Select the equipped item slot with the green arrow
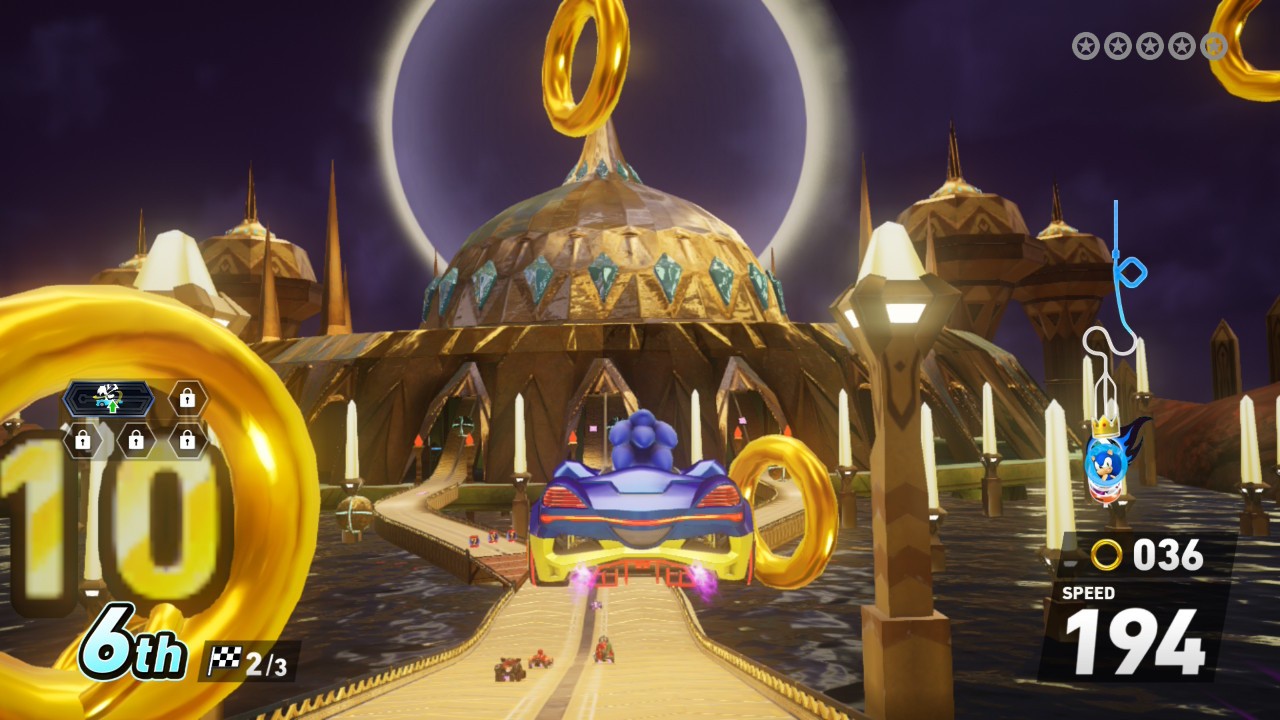This screenshot has height=720, width=1280. point(109,399)
